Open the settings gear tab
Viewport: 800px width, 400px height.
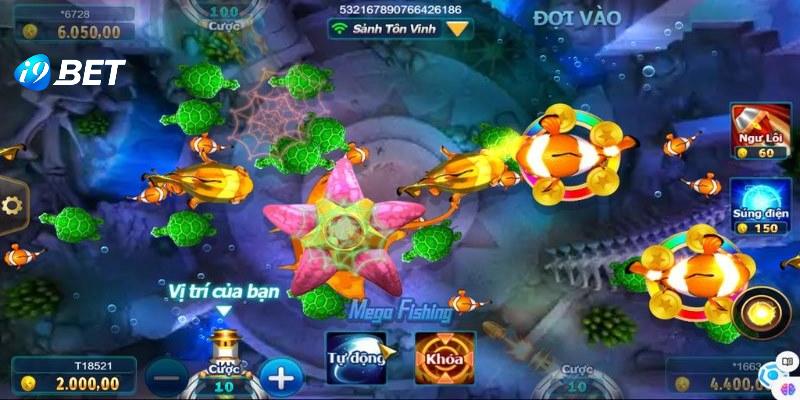point(13,206)
